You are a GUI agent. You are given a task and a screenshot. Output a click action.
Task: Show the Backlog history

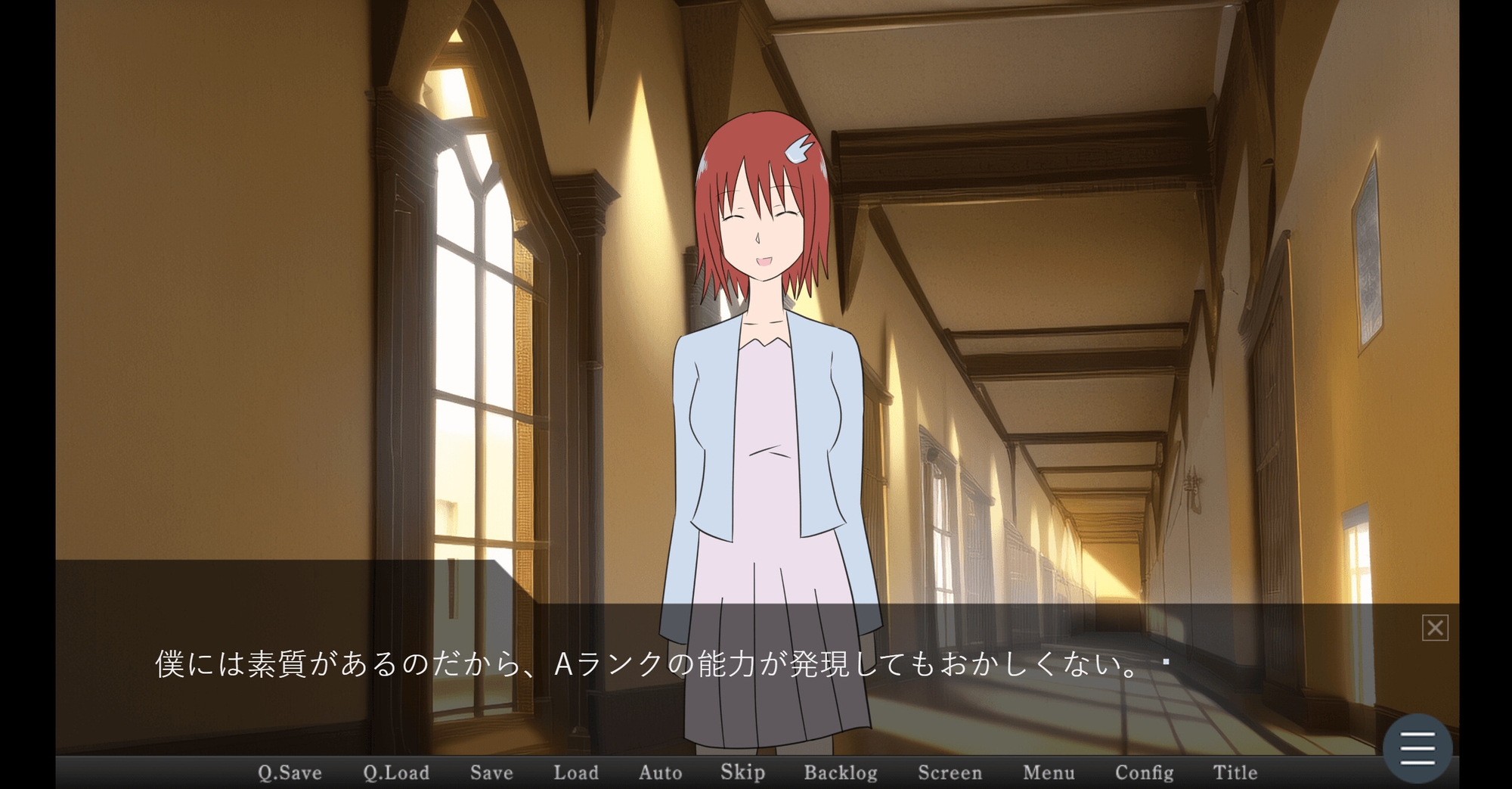pos(841,772)
